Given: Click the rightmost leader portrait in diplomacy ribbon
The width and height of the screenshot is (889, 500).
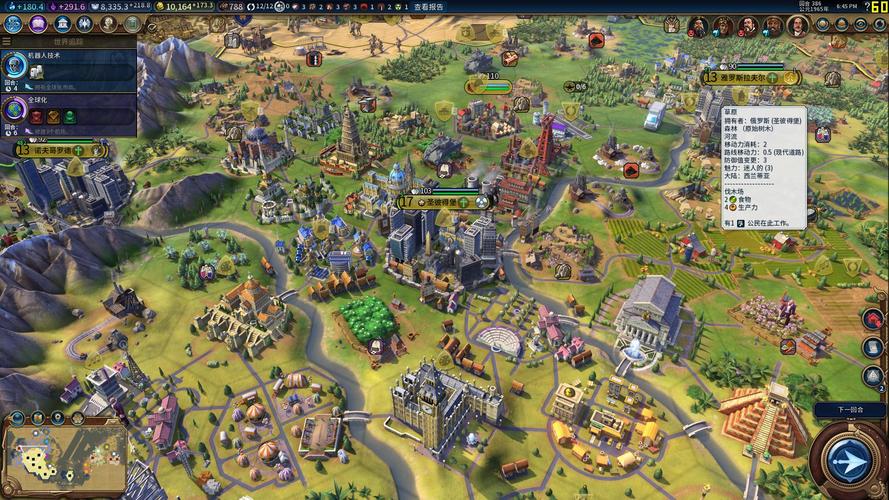Looking at the screenshot, I should pos(798,26).
